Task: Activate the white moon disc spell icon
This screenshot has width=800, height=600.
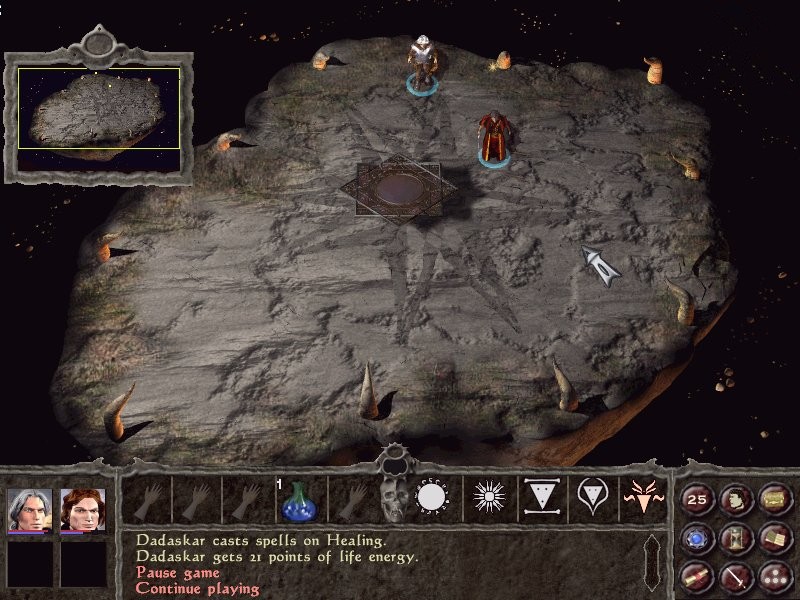Action: [434, 498]
